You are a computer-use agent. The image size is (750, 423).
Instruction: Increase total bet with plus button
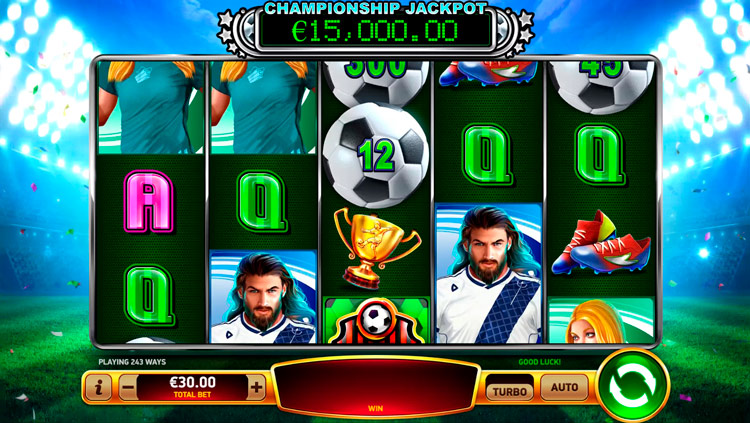click(257, 387)
